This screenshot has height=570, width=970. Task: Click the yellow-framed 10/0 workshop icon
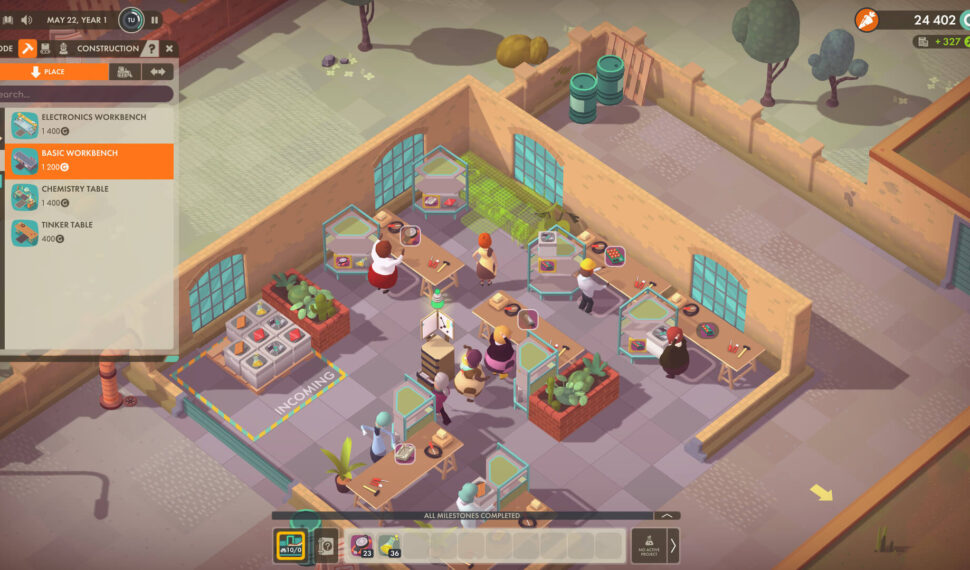[x=290, y=546]
